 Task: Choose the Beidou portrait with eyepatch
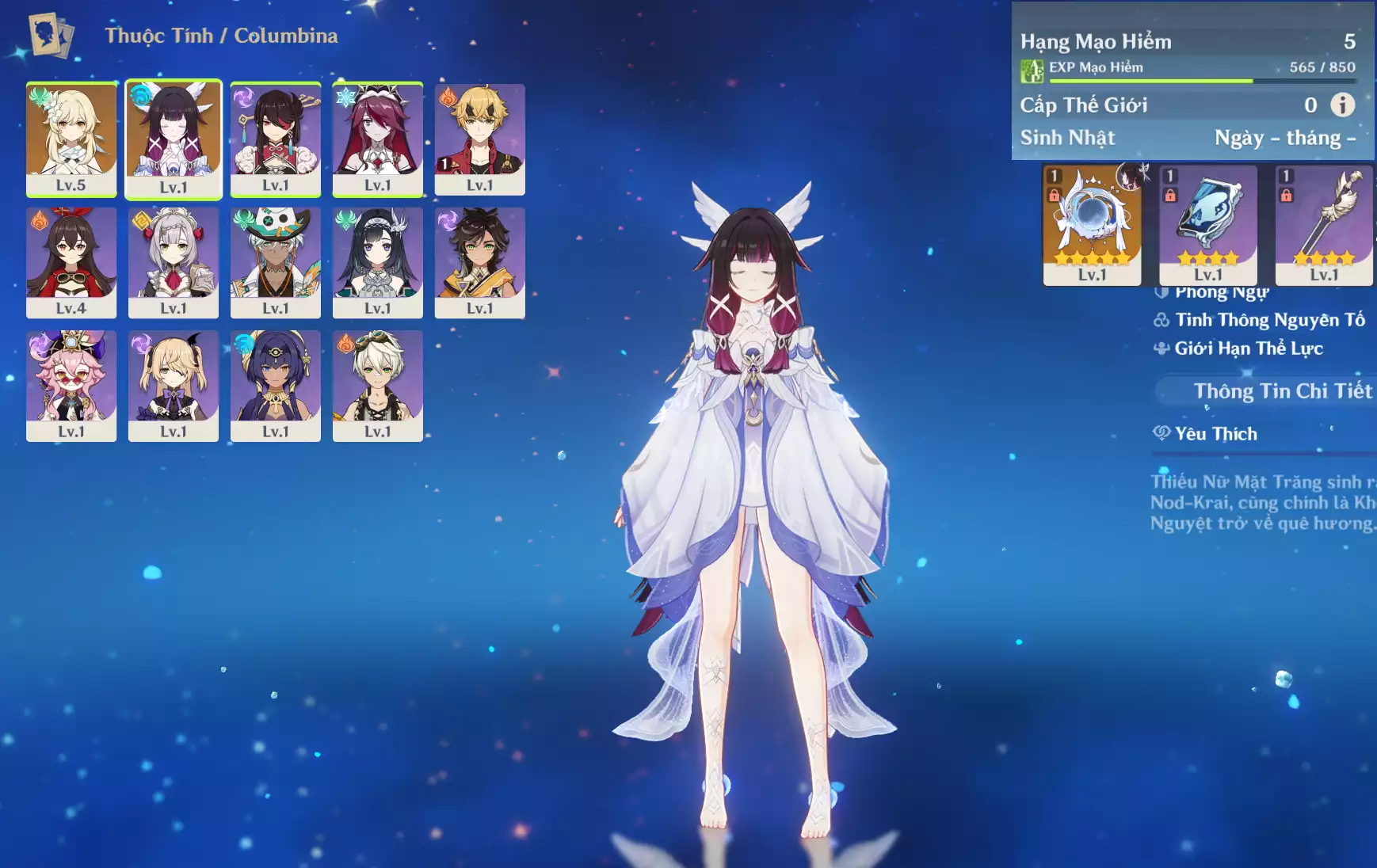[276, 139]
